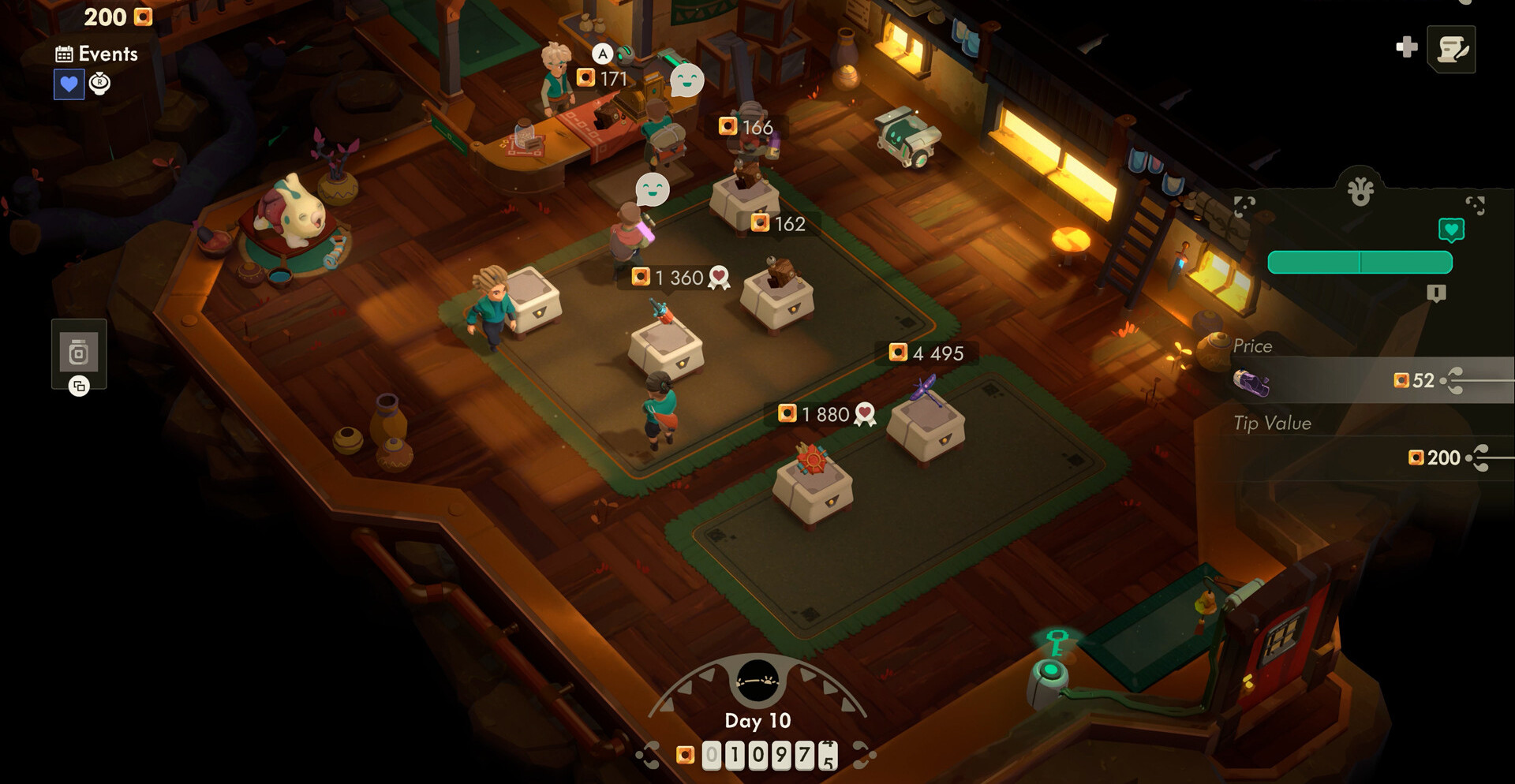Select the blue heart event icon
The width and height of the screenshot is (1515, 784).
point(69,84)
